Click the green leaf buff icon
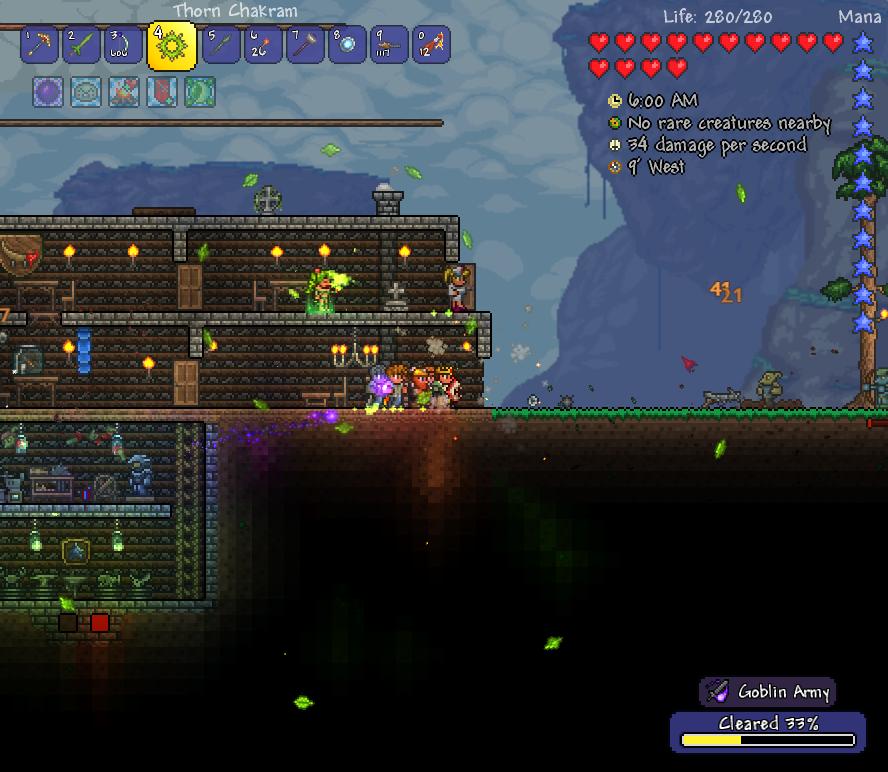This screenshot has height=772, width=888. click(200, 92)
